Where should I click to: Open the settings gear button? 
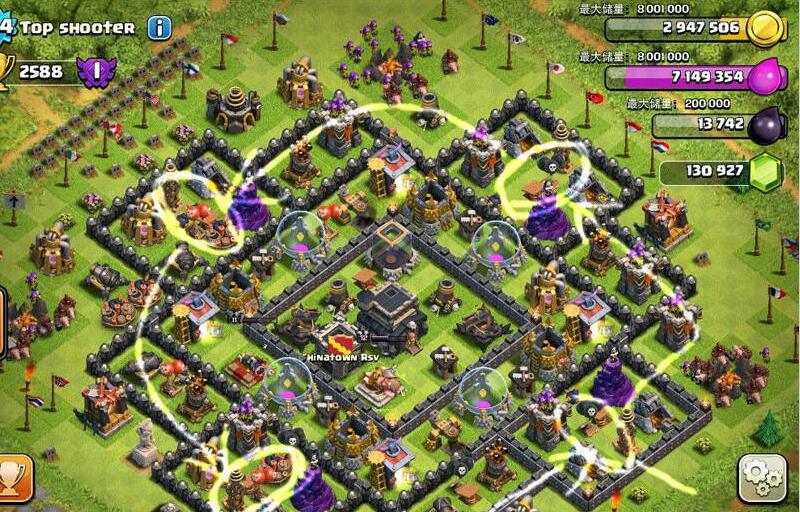click(762, 478)
